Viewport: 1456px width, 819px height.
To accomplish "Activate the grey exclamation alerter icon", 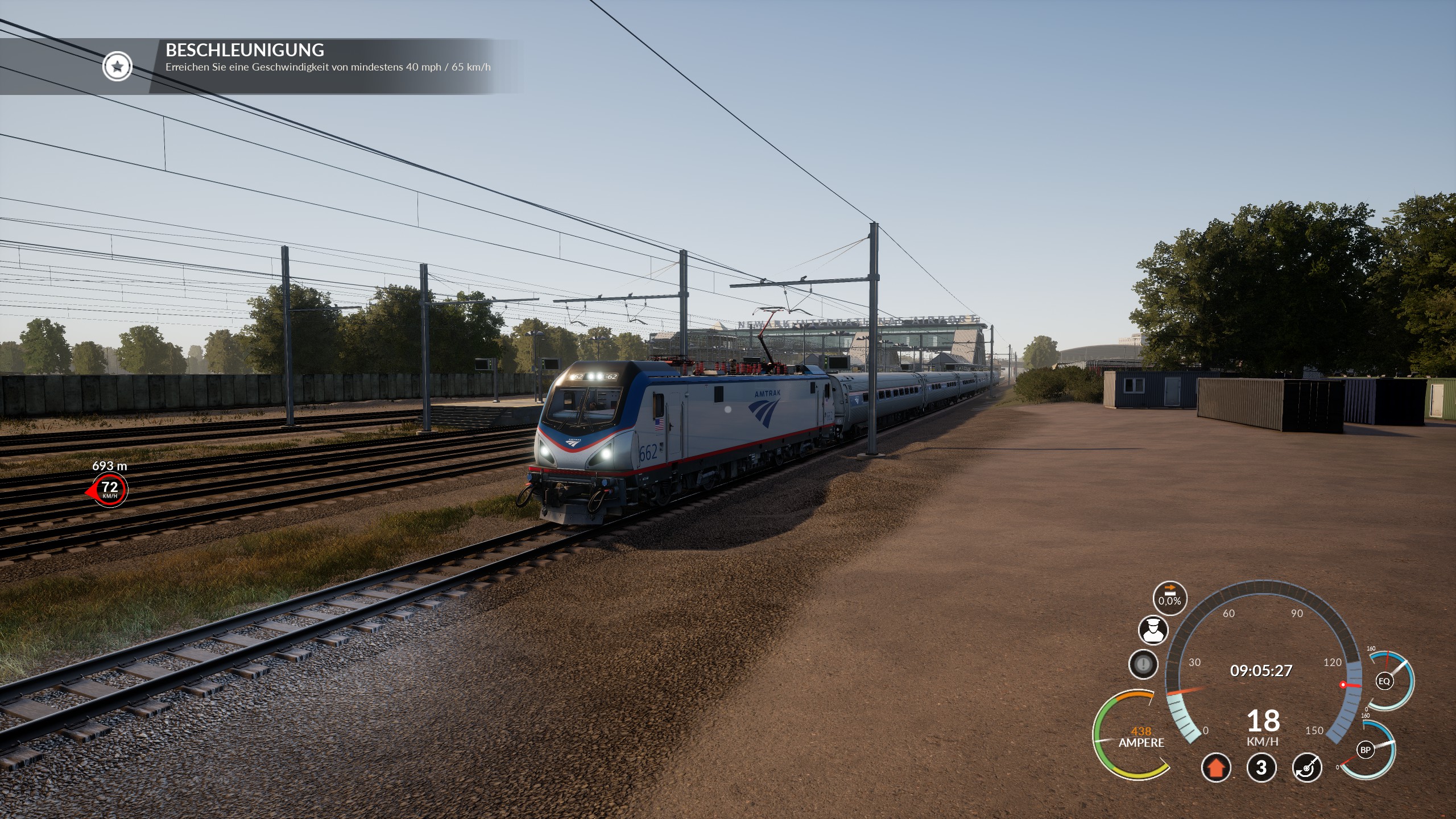I will (x=1143, y=664).
